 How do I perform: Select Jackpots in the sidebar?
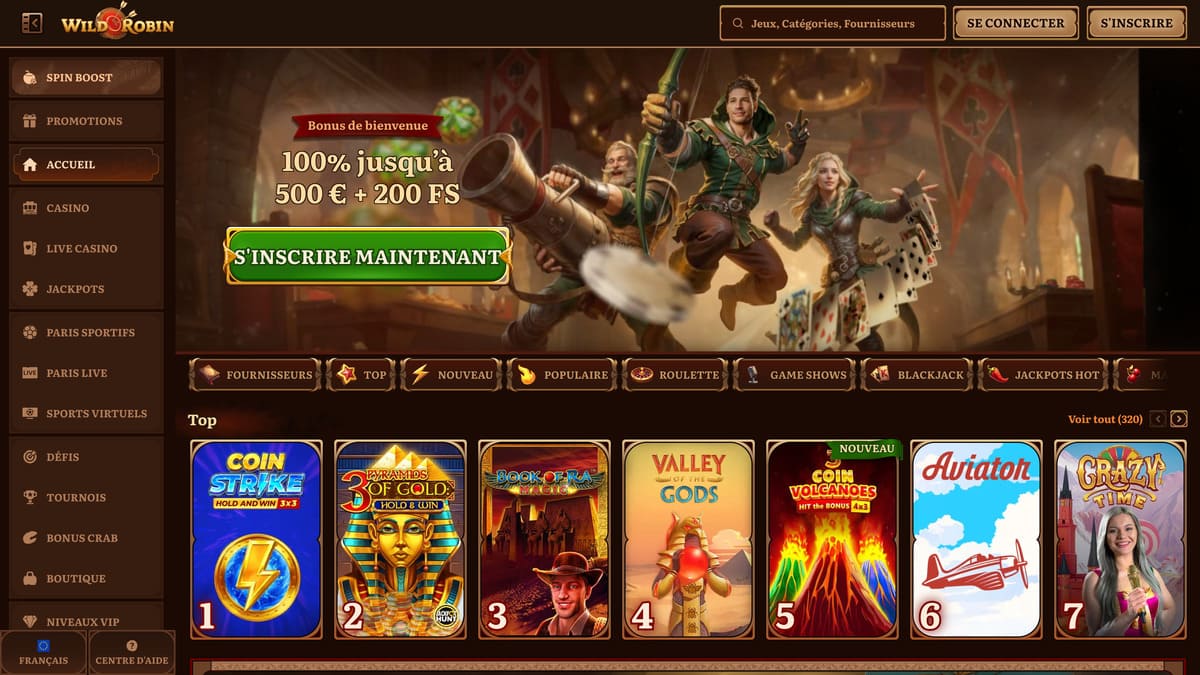[x=86, y=289]
